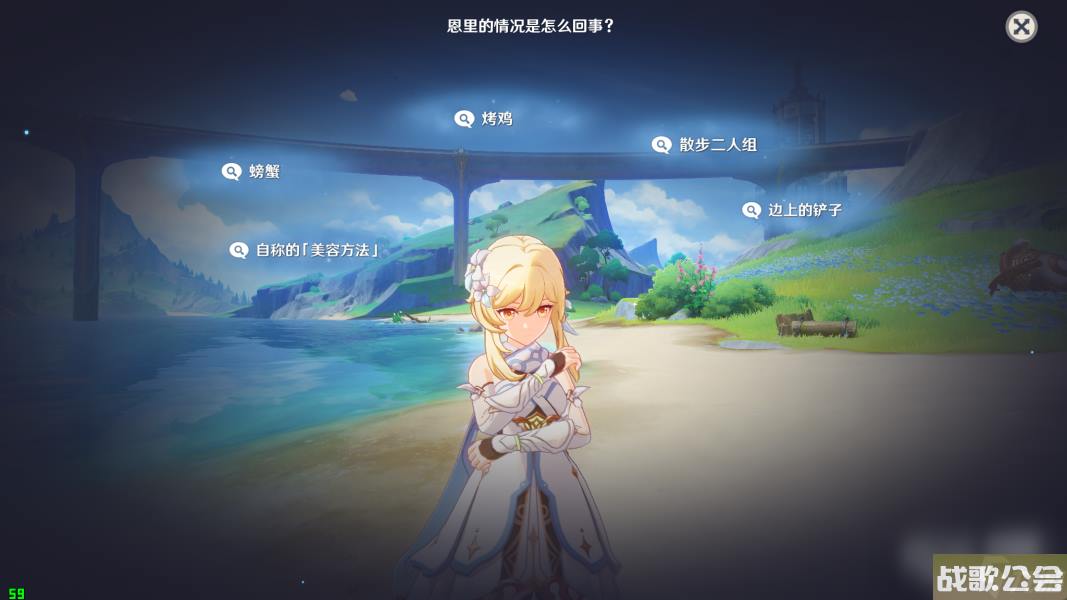The height and width of the screenshot is (600, 1067).
Task: Close the deduction screen with the X button
Action: 1021,27
